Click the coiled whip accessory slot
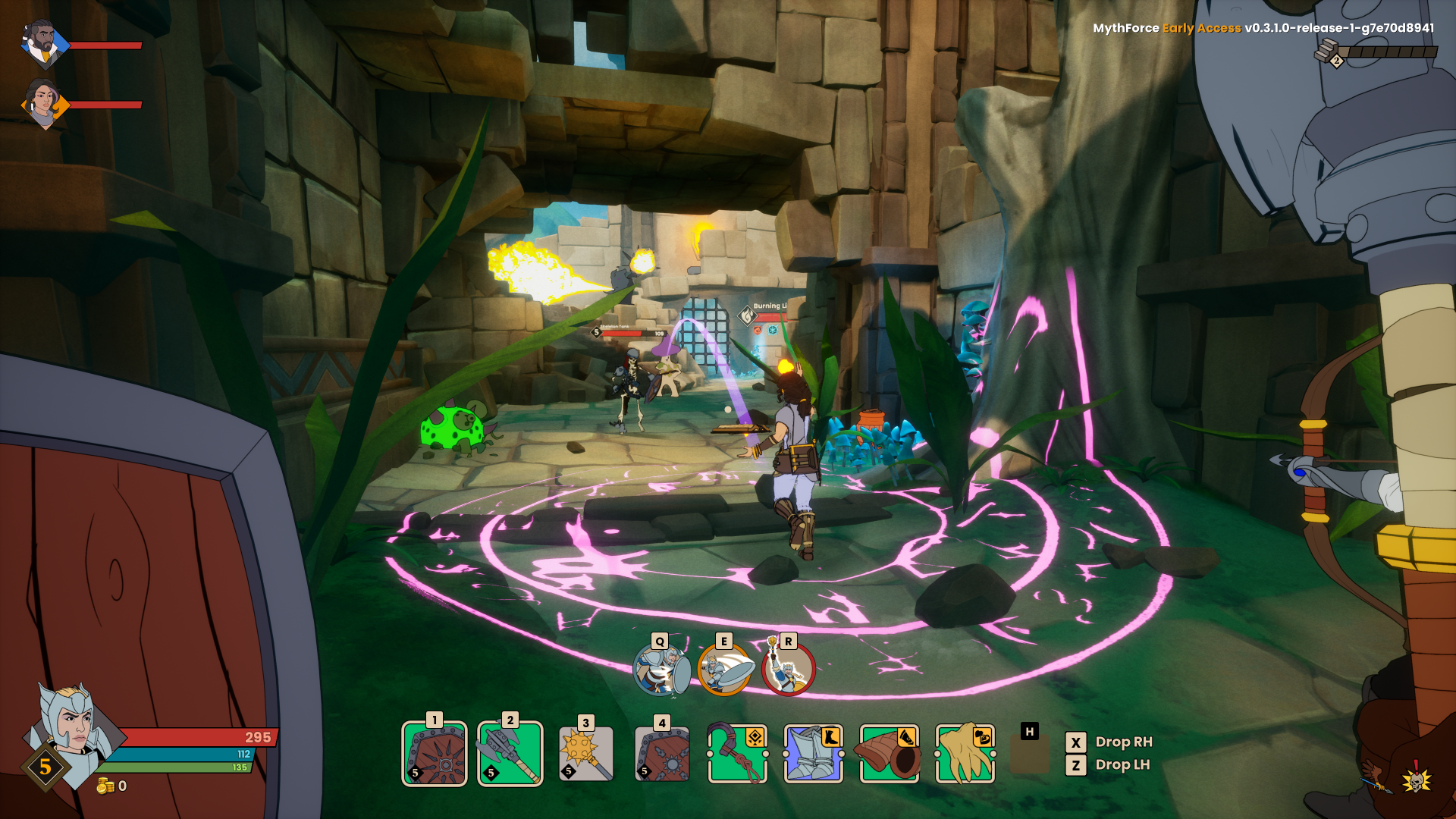Viewport: 1456px width, 819px height. coord(738,754)
